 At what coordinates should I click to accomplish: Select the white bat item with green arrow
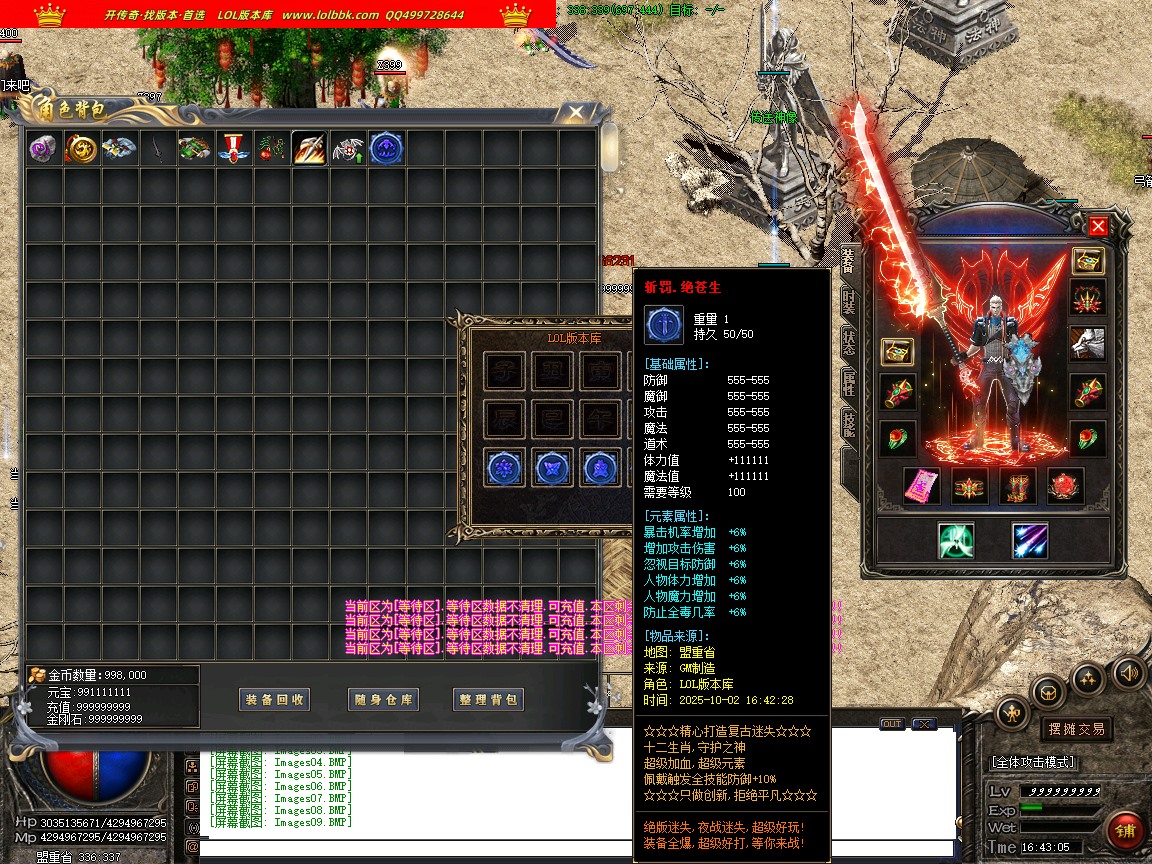348,149
